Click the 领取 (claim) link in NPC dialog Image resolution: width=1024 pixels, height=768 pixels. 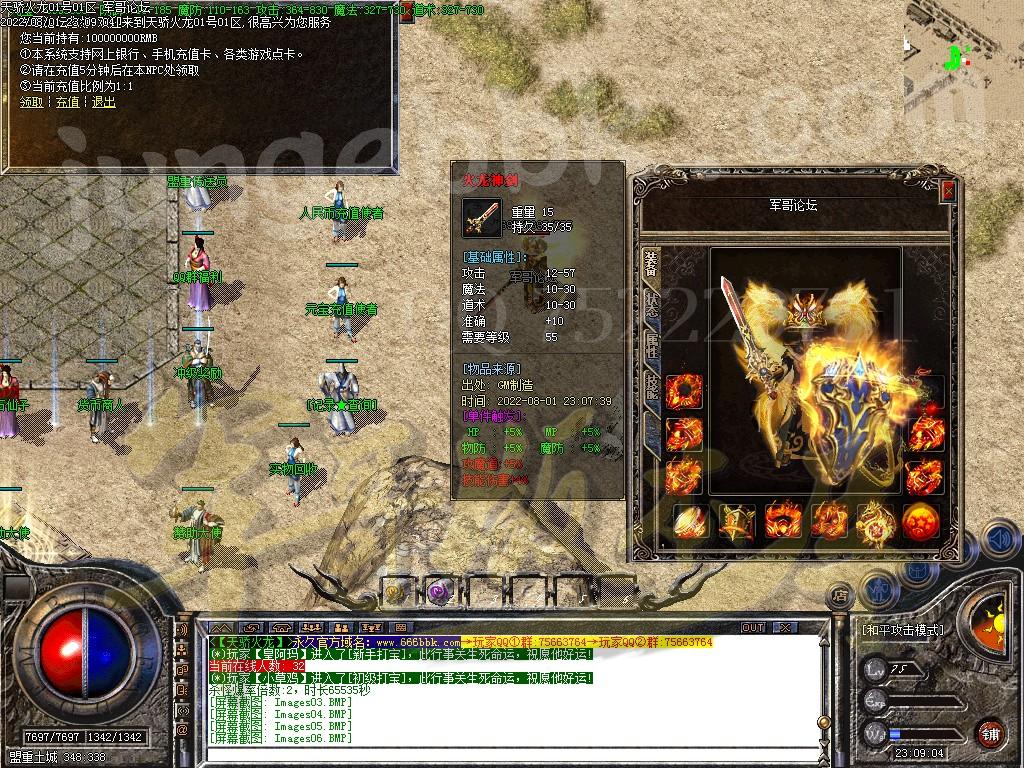(31, 102)
